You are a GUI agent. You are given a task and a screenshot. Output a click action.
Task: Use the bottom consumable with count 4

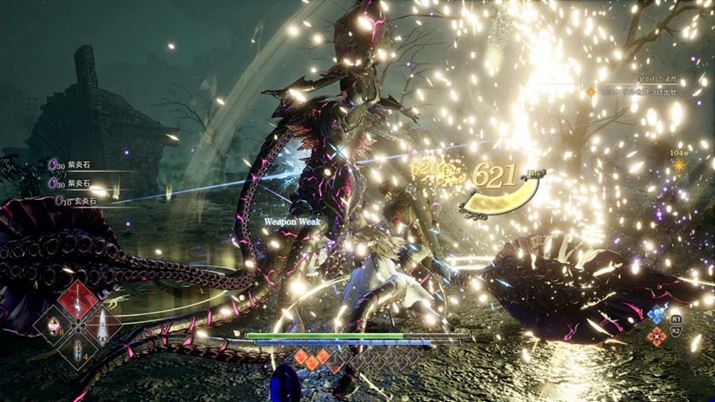click(76, 350)
